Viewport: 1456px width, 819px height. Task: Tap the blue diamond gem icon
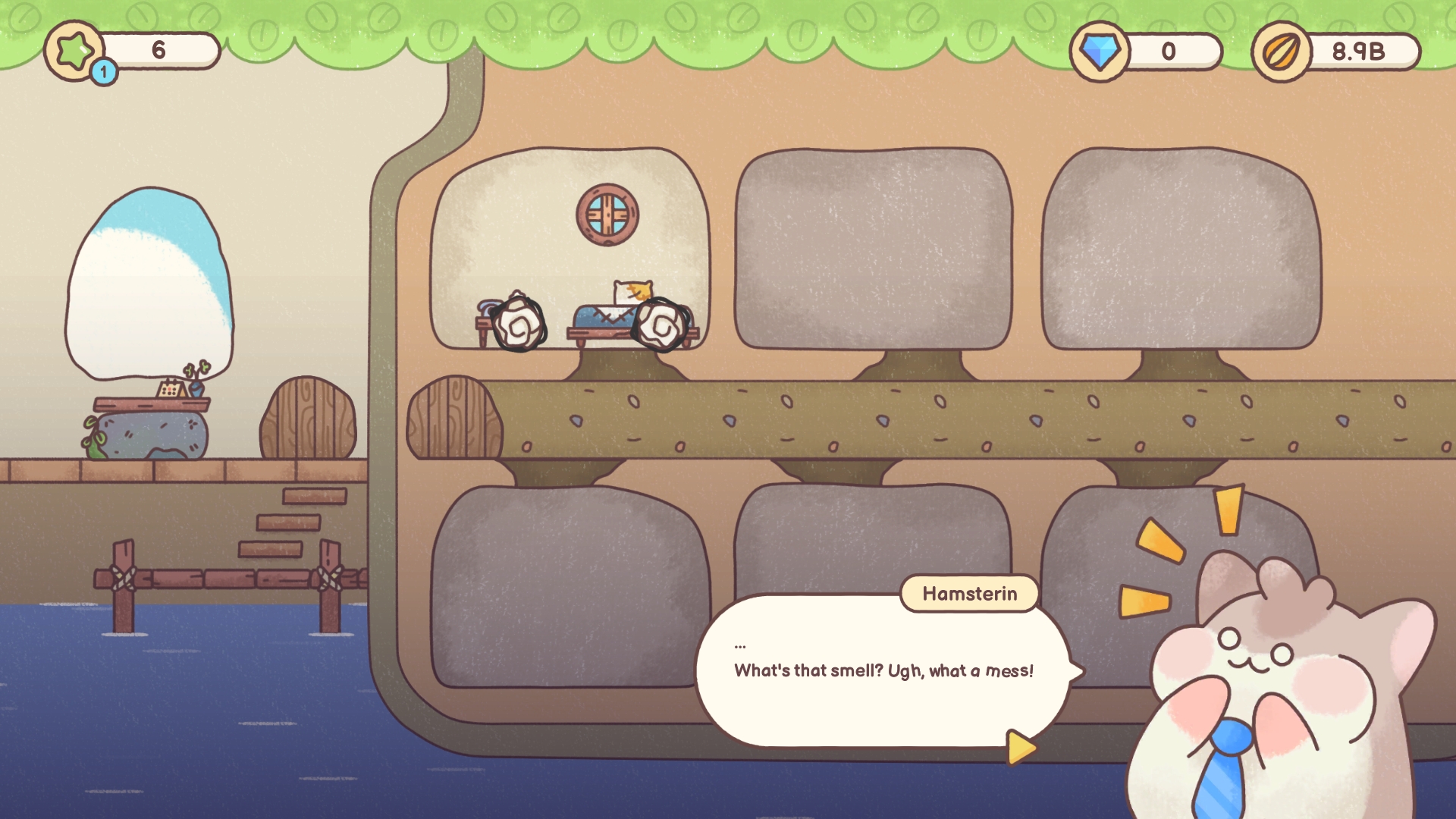[1099, 52]
